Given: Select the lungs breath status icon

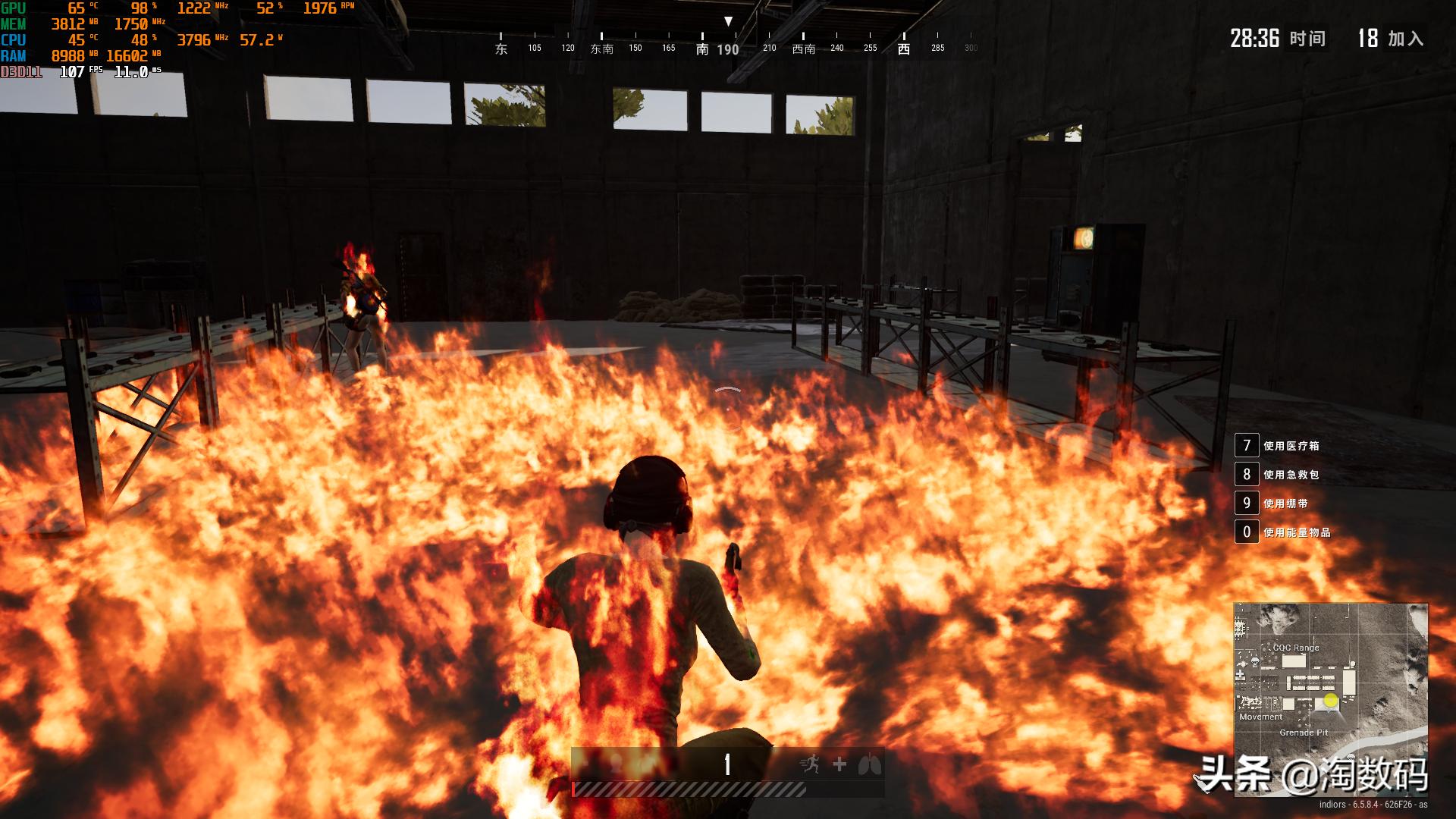Looking at the screenshot, I should 869,764.
